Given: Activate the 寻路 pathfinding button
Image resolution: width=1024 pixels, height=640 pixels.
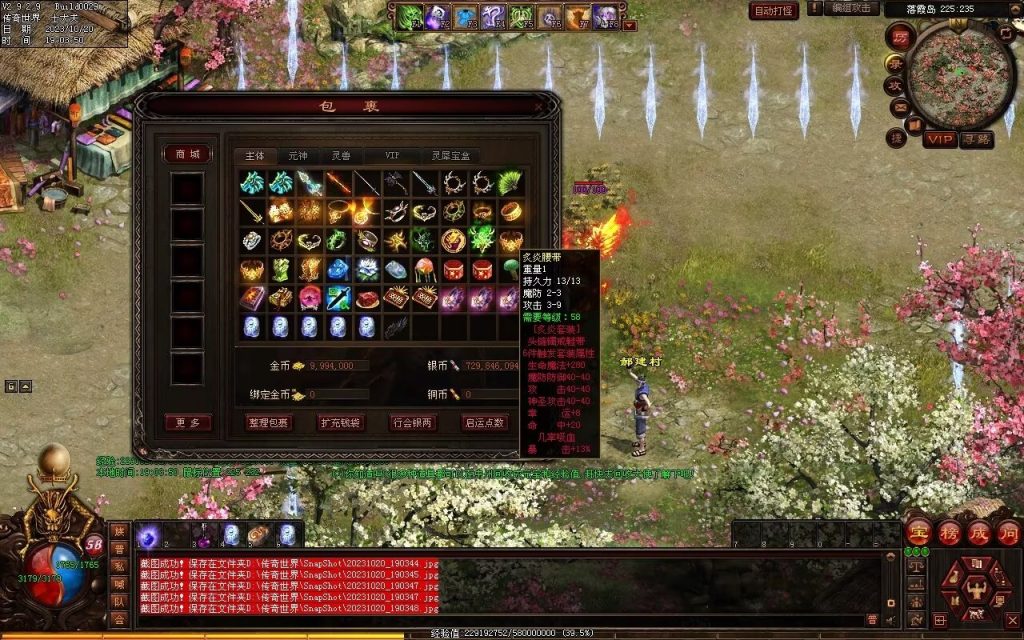Looking at the screenshot, I should (x=976, y=139).
